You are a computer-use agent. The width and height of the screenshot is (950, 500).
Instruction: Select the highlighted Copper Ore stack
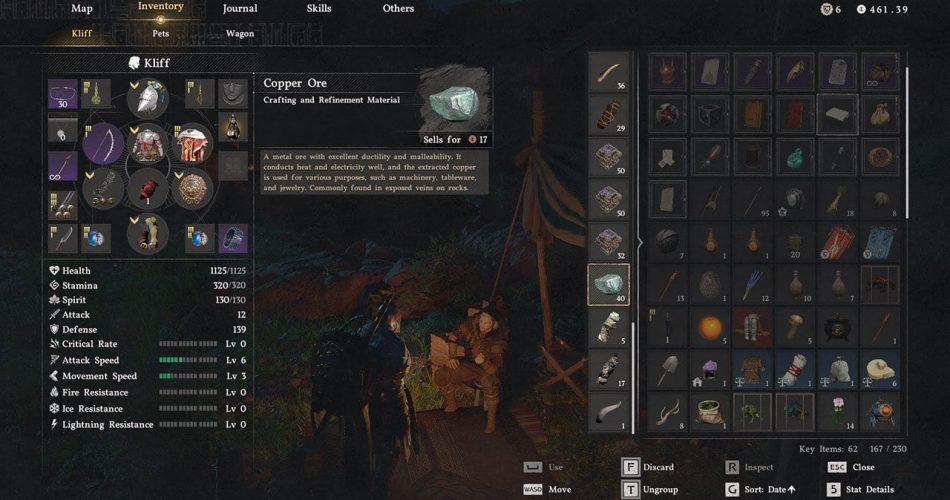point(609,285)
